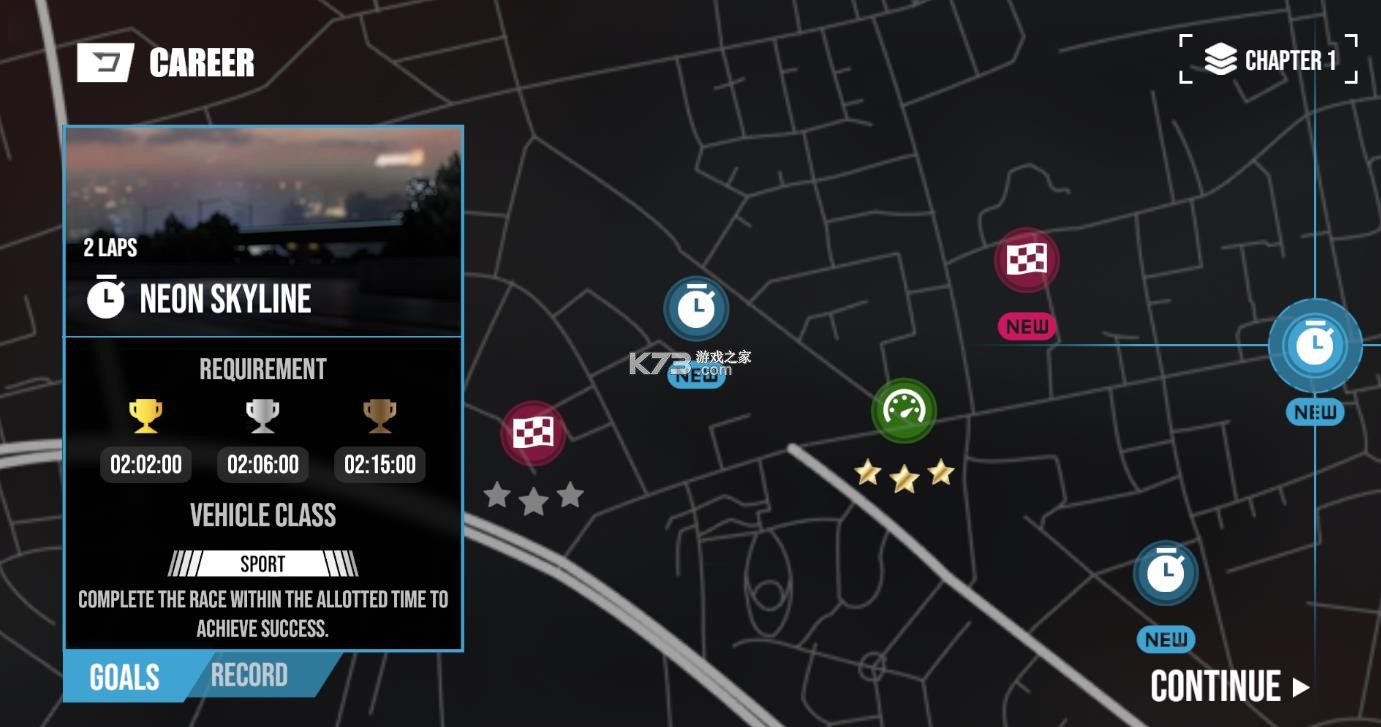Select the green speedometer event on the map
The image size is (1381, 727).
903,409
